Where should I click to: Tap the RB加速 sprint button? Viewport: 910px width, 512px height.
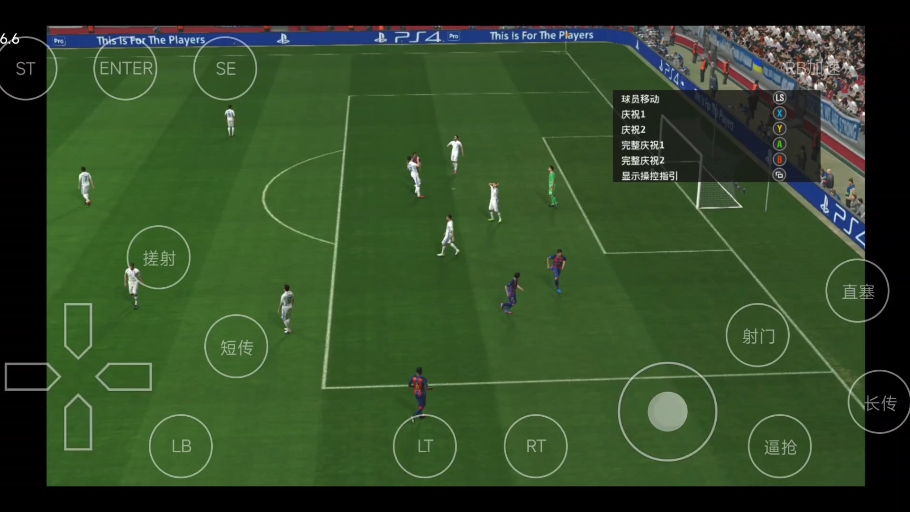[x=812, y=68]
